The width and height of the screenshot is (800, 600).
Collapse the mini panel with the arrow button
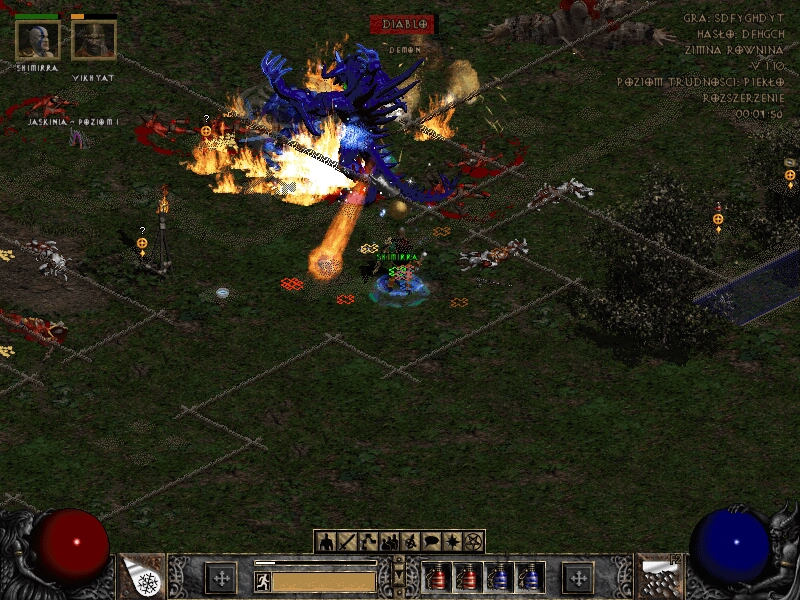(x=400, y=576)
